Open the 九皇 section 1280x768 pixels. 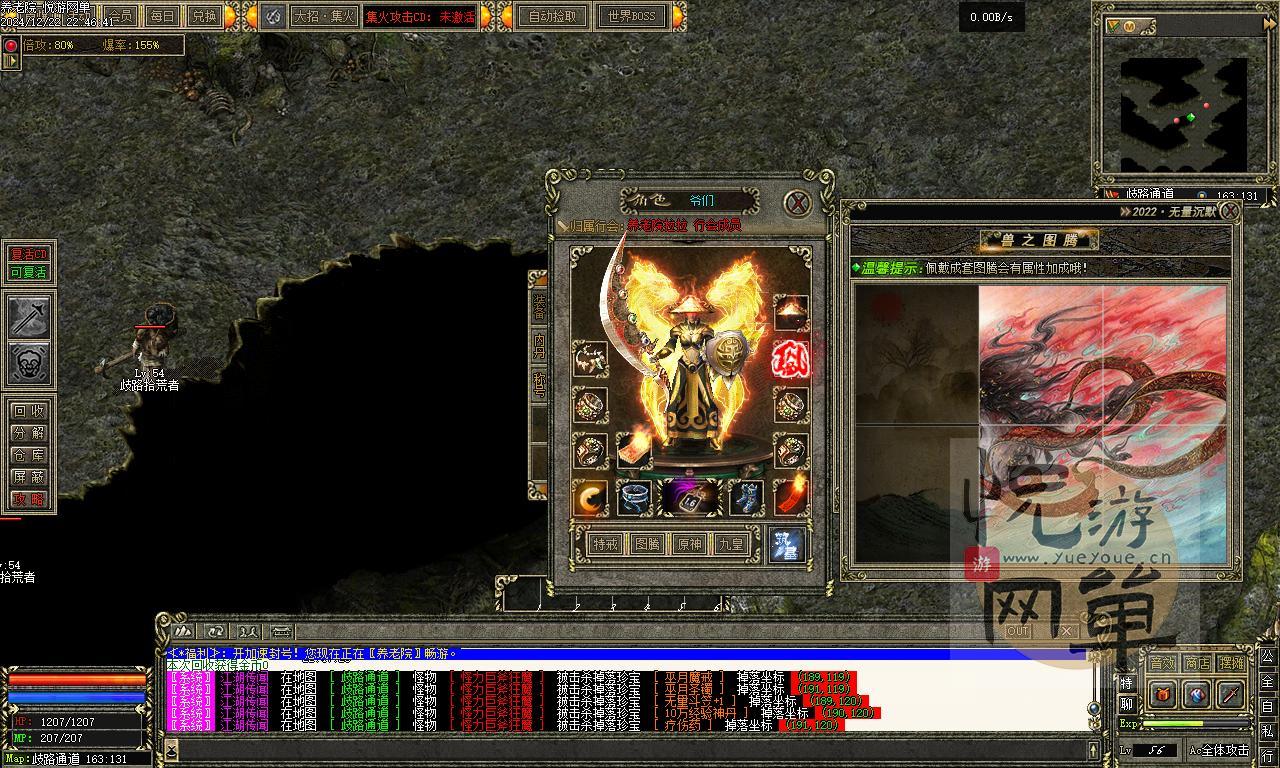click(x=731, y=544)
